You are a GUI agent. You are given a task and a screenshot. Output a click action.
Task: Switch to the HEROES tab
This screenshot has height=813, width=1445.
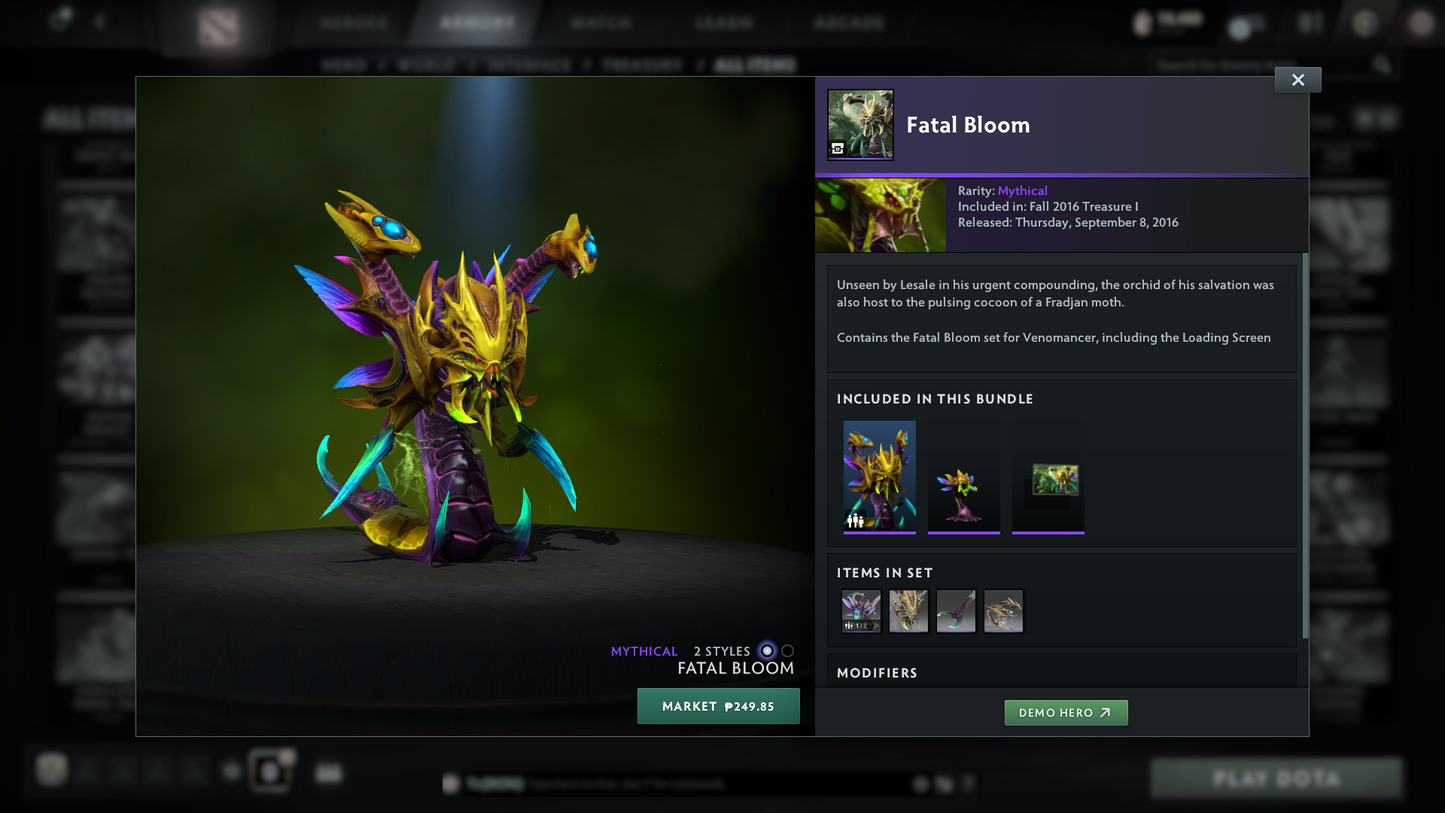coord(354,22)
